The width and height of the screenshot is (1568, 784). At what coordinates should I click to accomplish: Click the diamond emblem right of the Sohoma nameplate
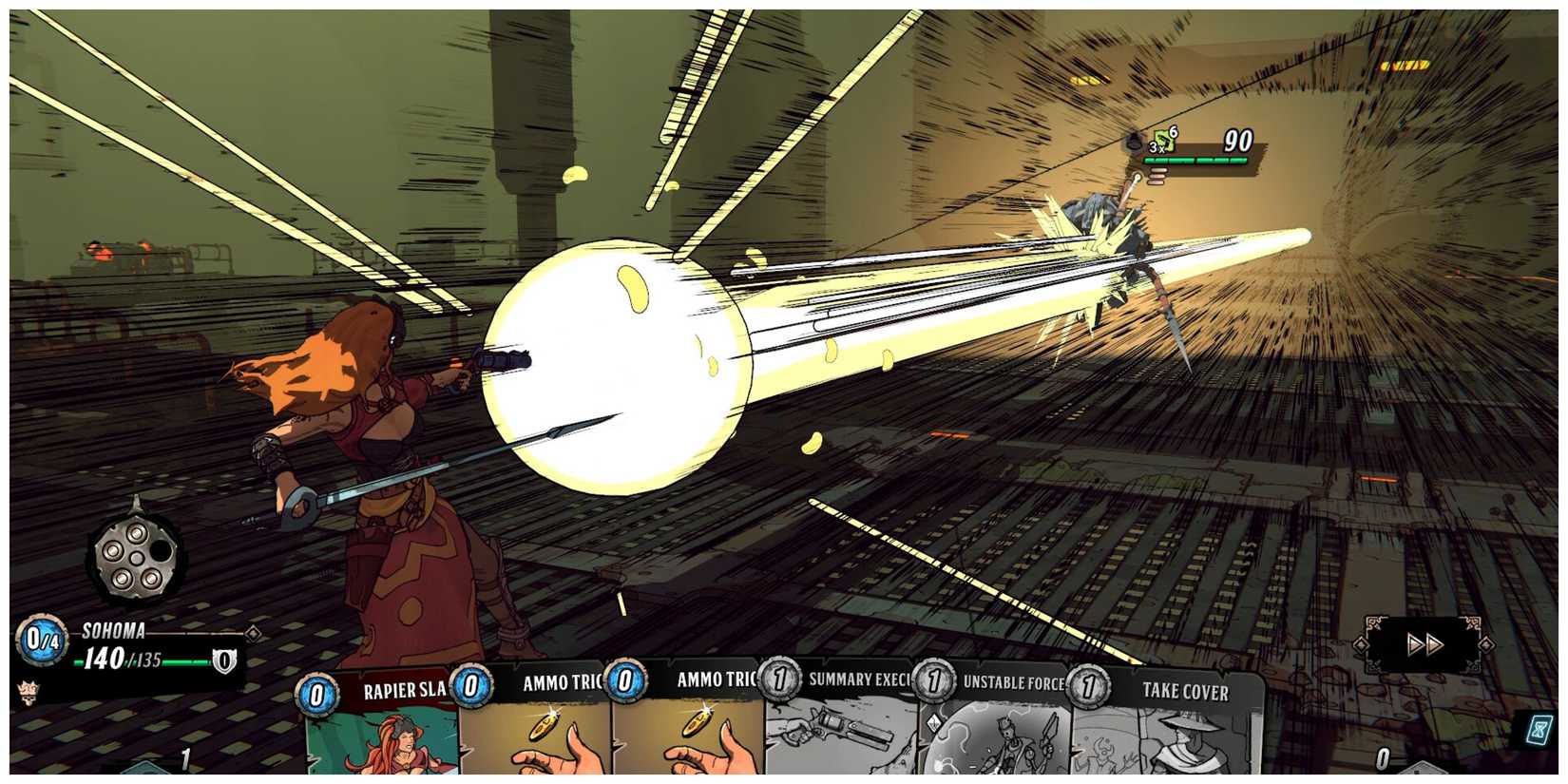click(254, 633)
